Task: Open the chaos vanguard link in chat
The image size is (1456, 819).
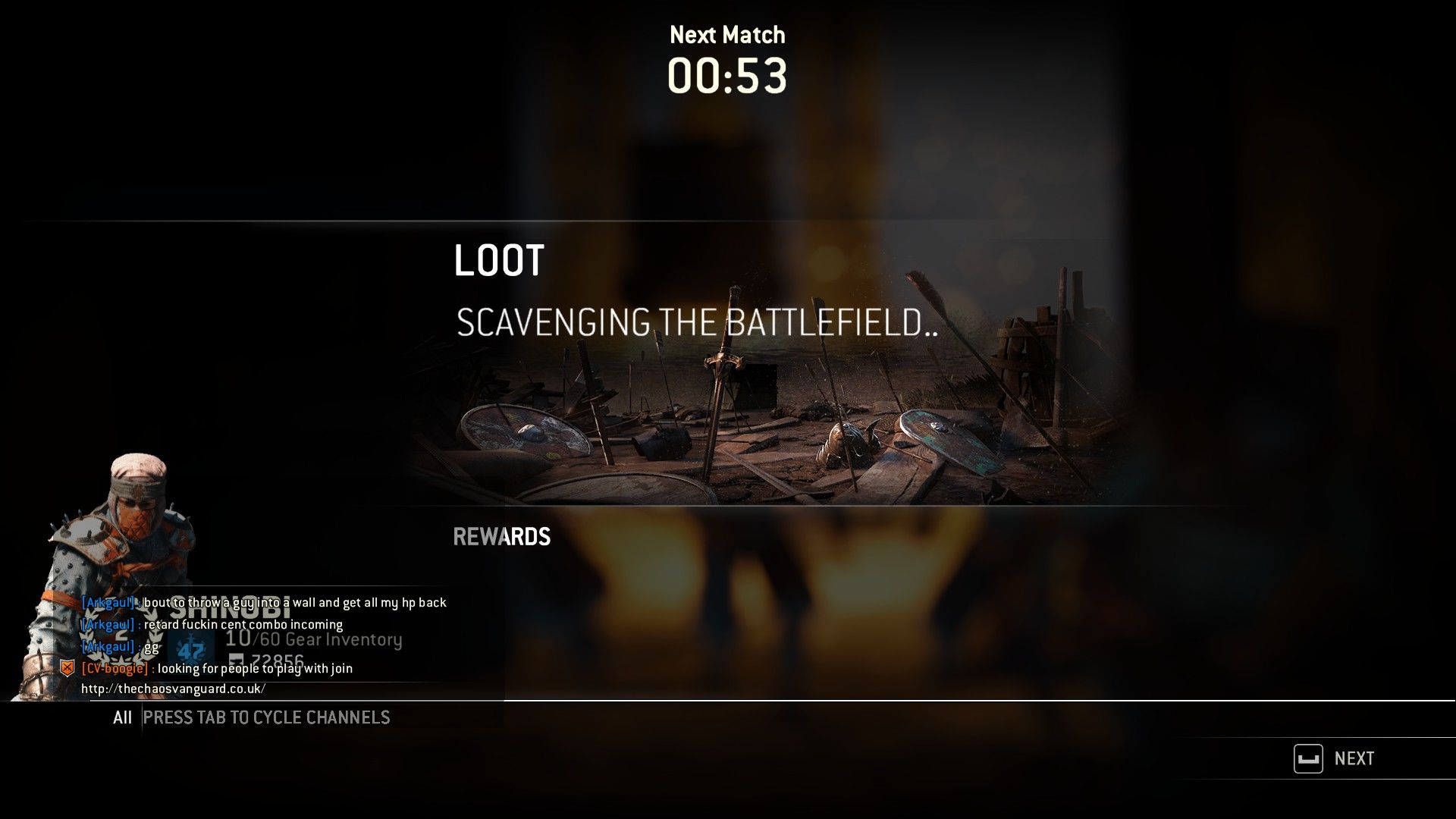Action: (174, 689)
